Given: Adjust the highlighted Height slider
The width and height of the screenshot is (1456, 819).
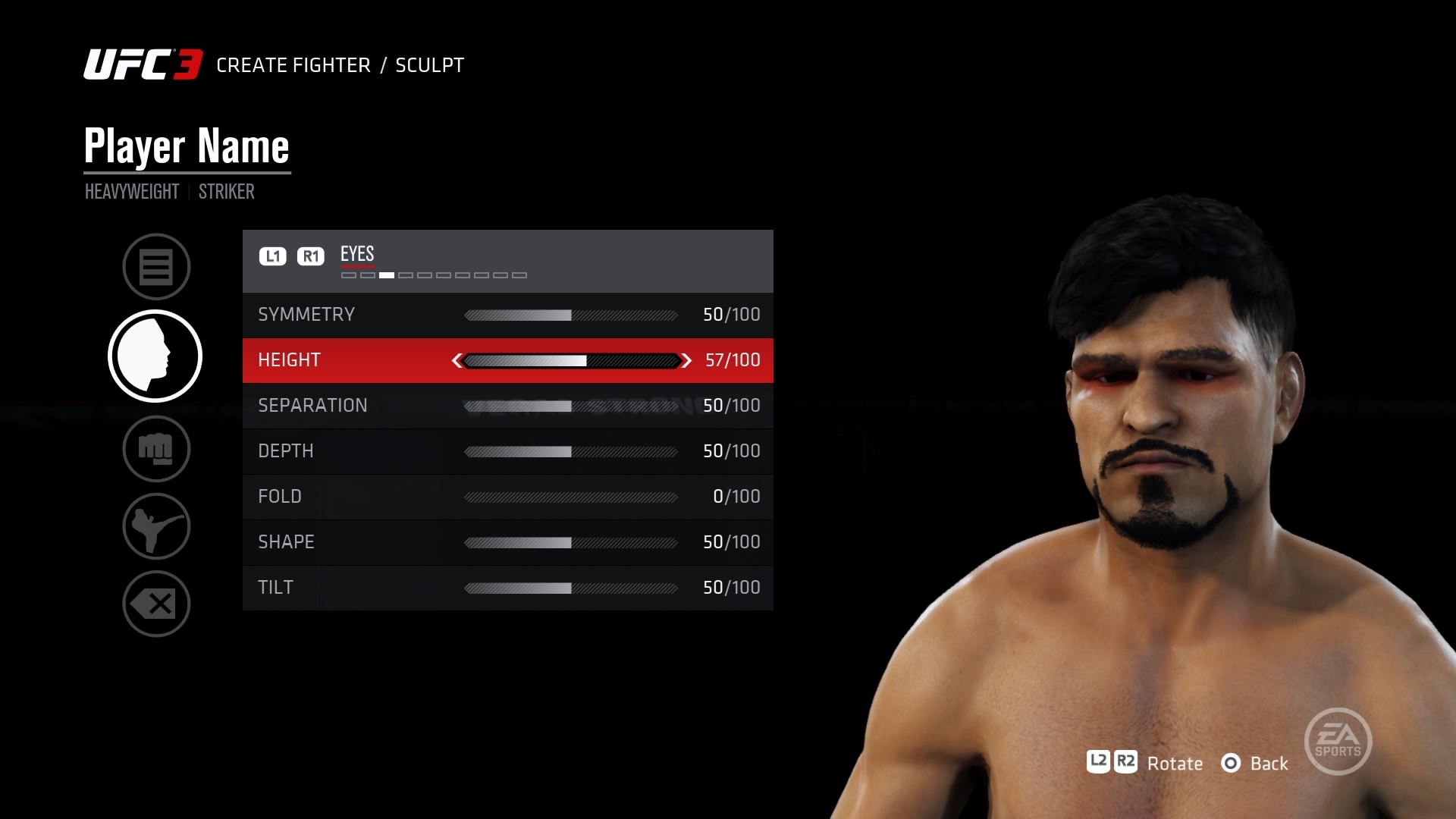Looking at the screenshot, I should tap(570, 361).
